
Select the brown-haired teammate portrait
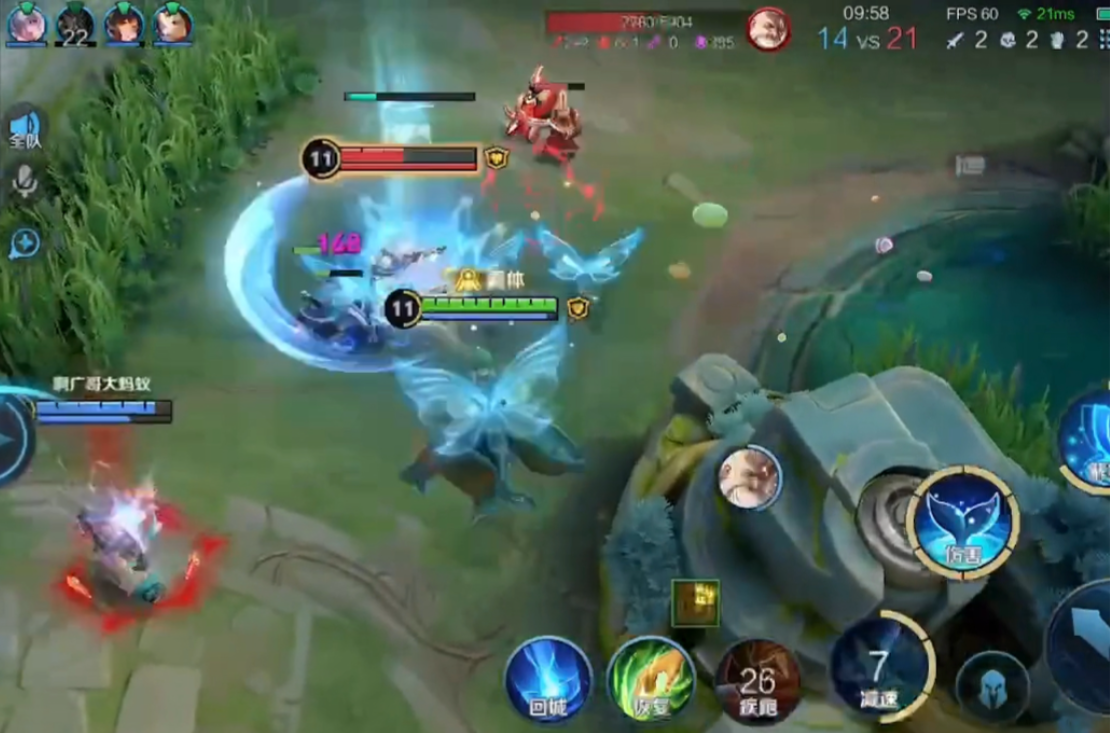click(x=124, y=24)
